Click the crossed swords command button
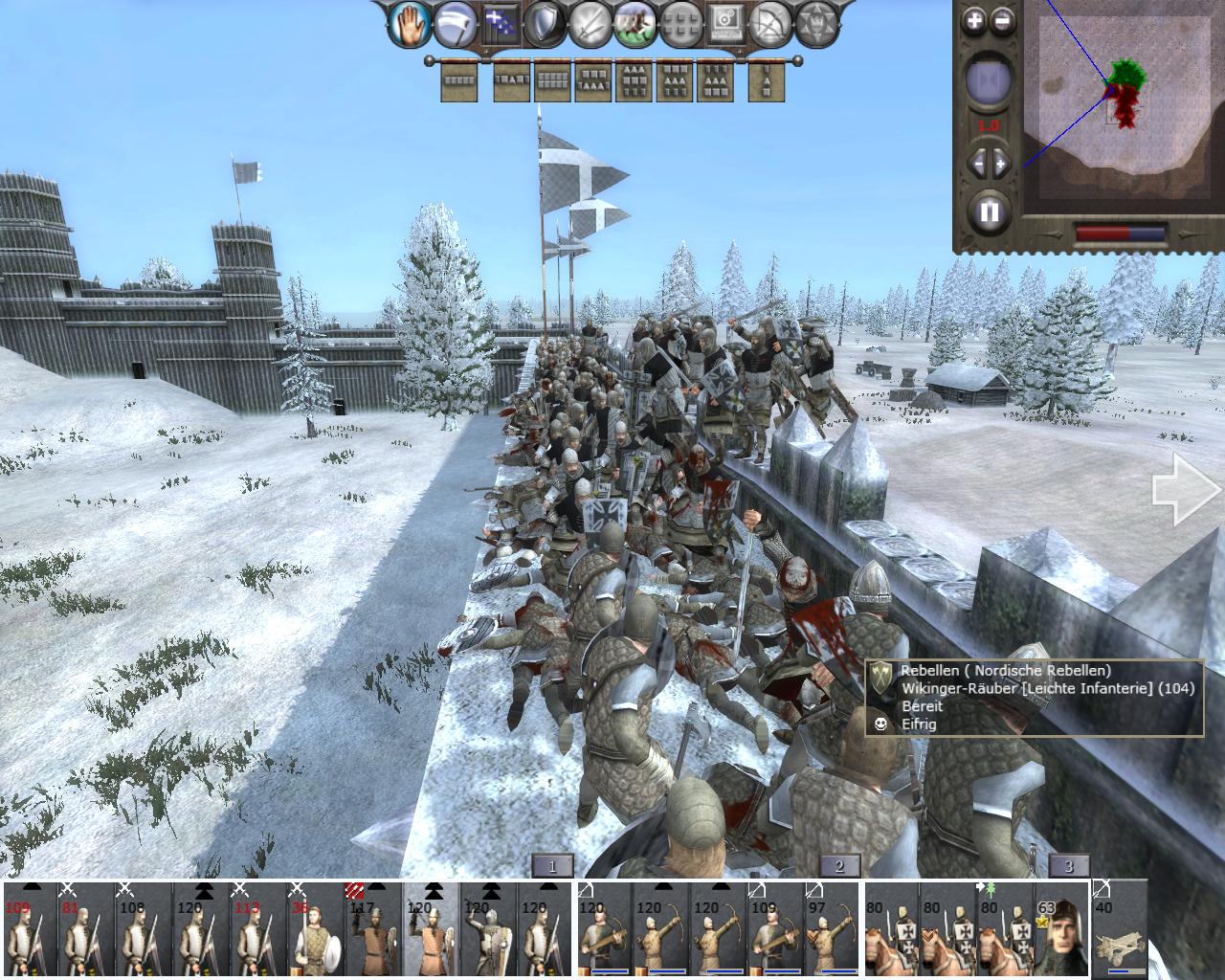The width and height of the screenshot is (1225, 980). click(590, 25)
